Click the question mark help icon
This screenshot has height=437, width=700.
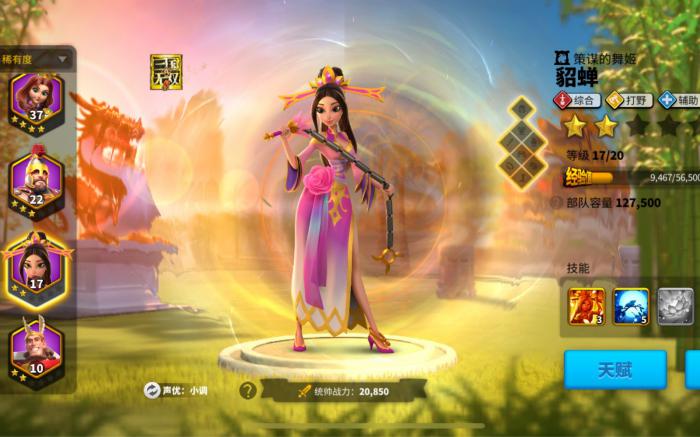247,390
